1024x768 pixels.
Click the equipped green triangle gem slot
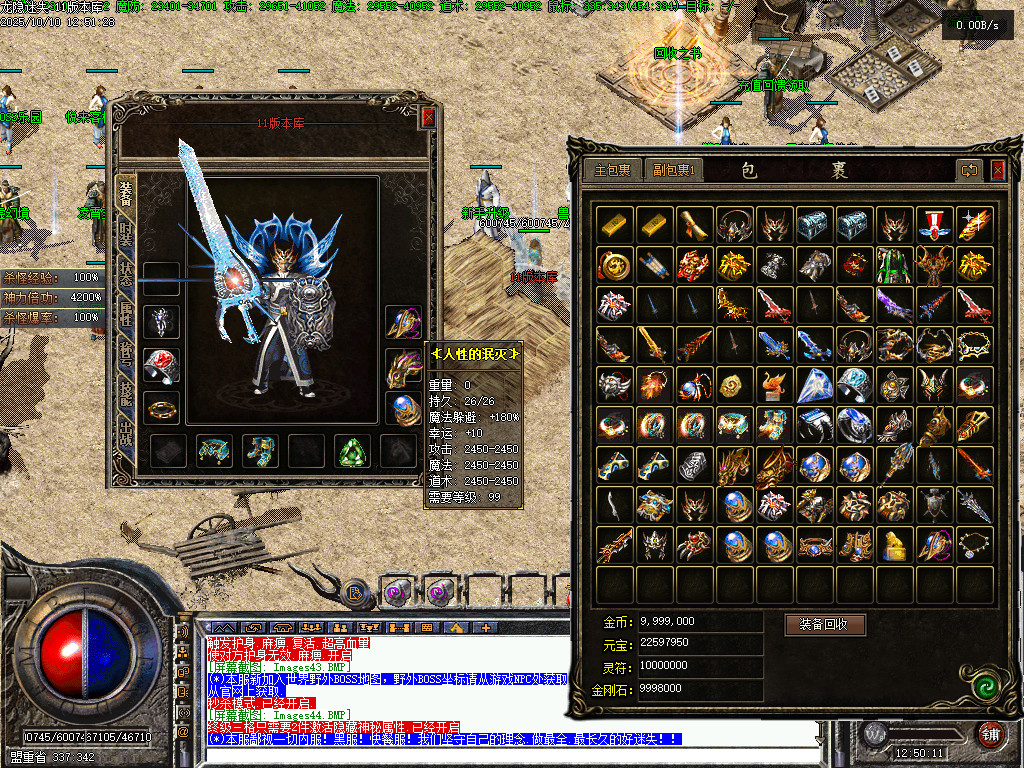(352, 451)
